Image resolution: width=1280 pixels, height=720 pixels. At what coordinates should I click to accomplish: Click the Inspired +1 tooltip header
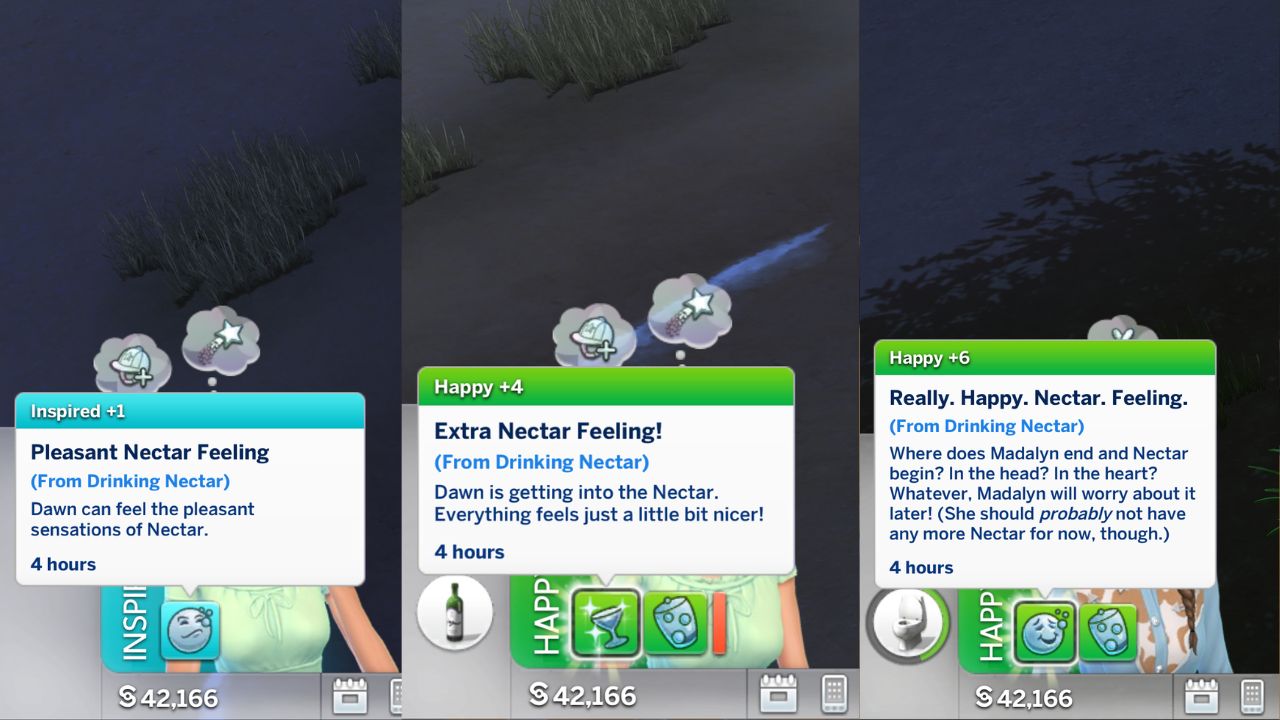pyautogui.click(x=190, y=411)
